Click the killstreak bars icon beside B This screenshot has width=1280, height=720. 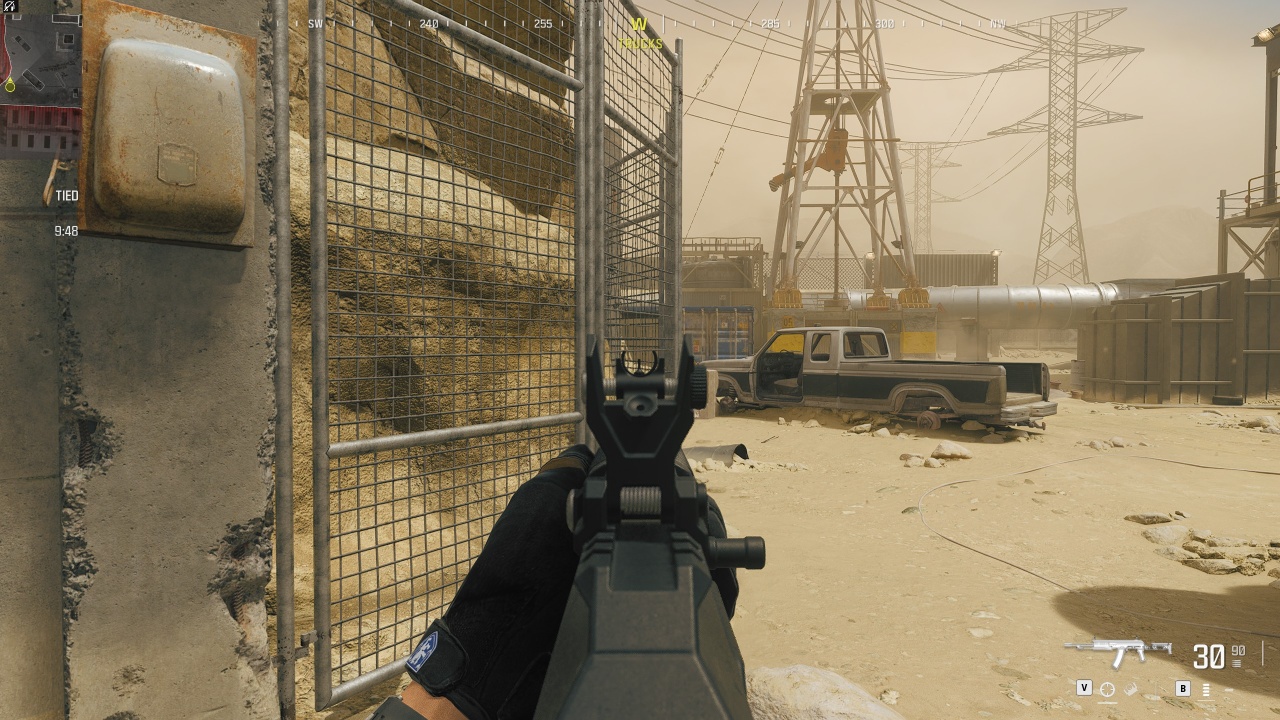(1206, 690)
